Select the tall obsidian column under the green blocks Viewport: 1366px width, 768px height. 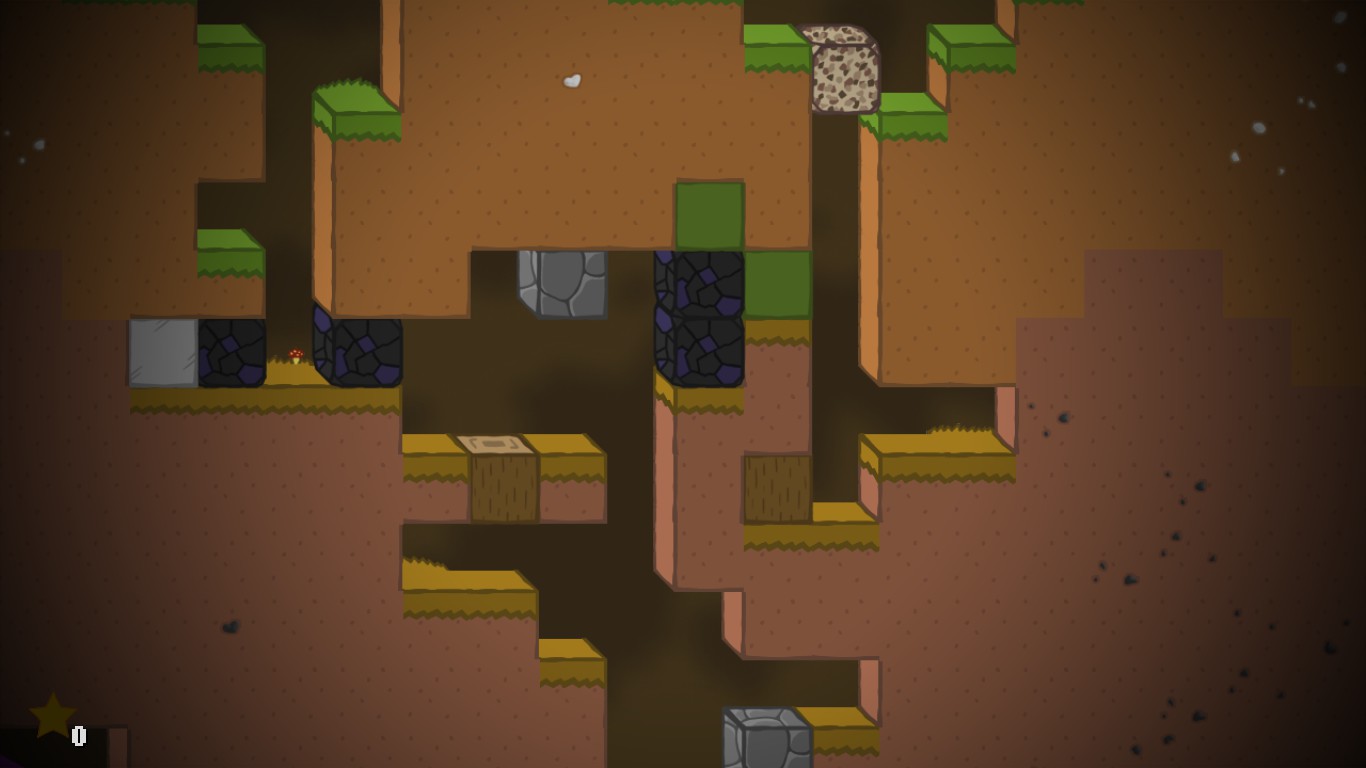tap(698, 320)
